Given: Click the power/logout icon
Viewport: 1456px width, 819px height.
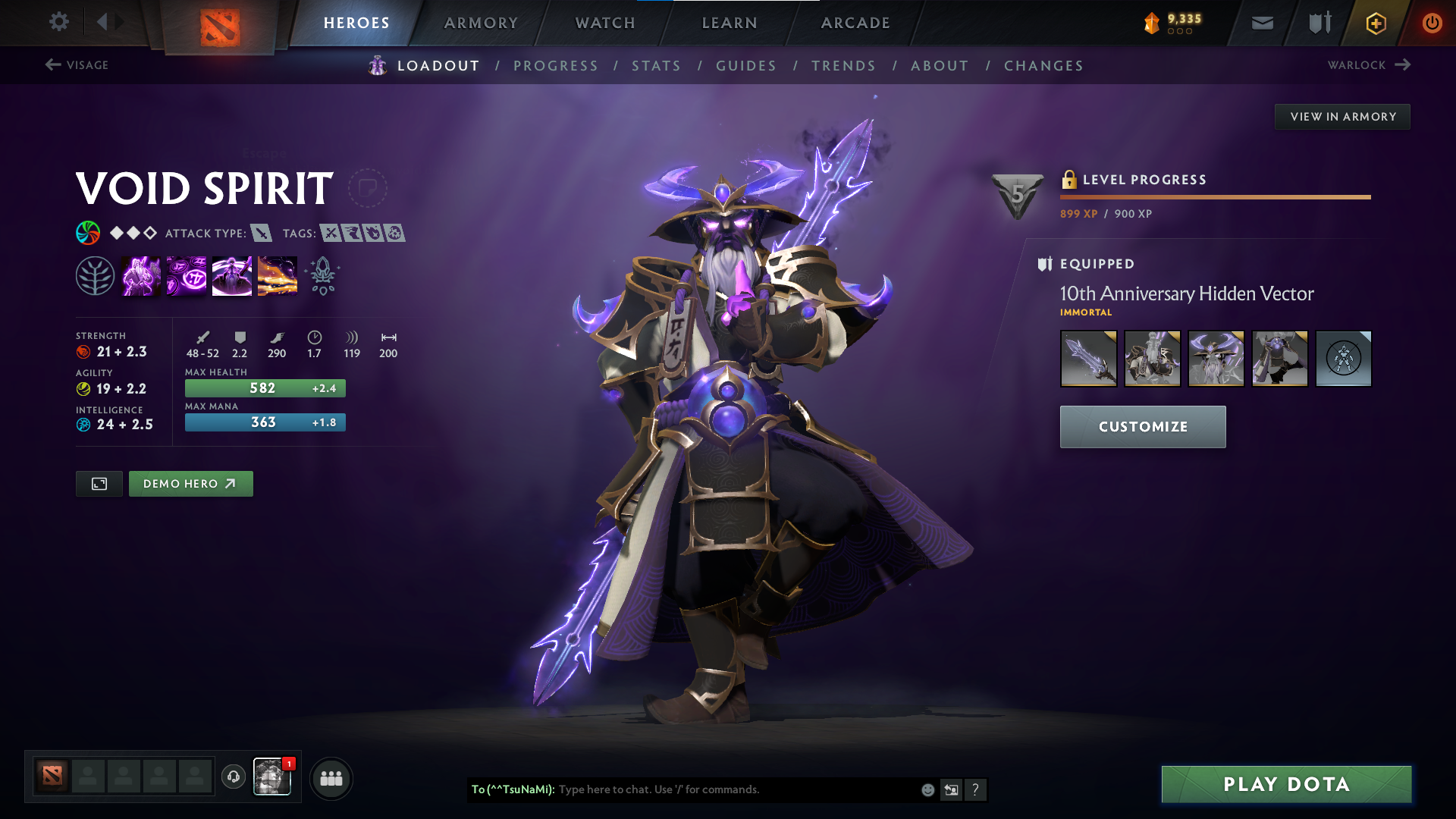Looking at the screenshot, I should 1432,23.
